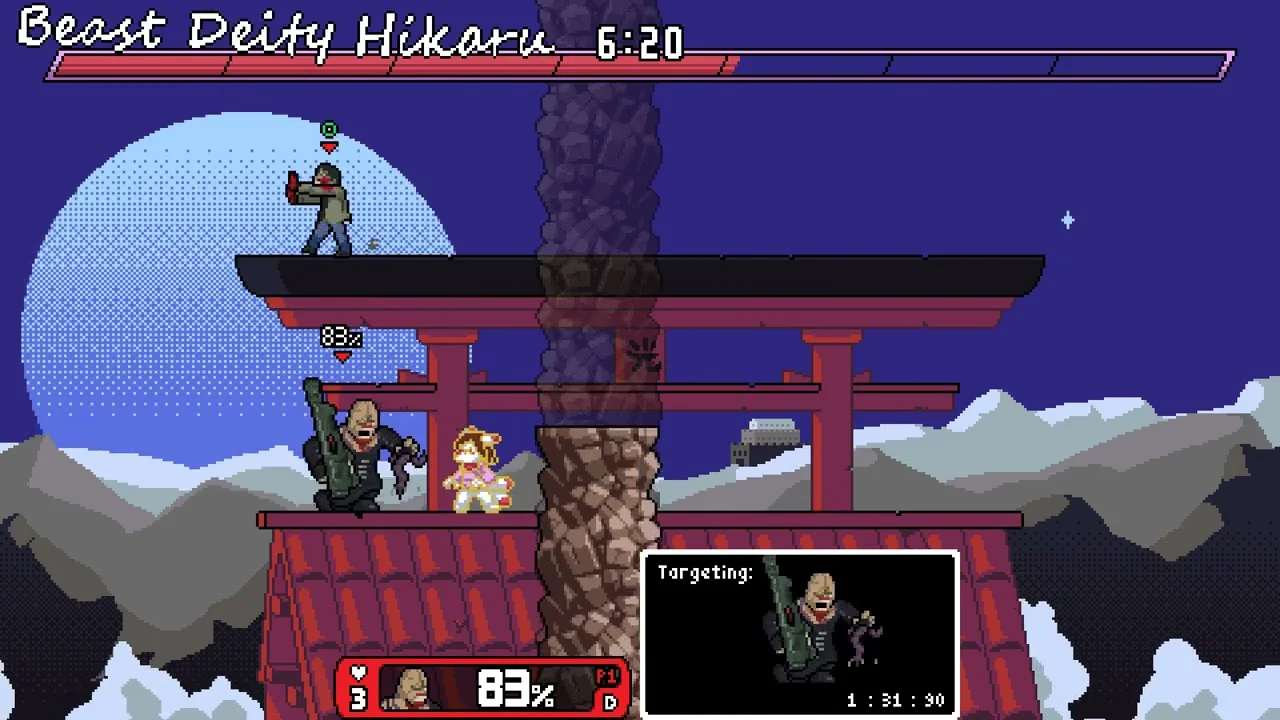Image resolution: width=1280 pixels, height=720 pixels.
Task: Select the Targeting preview panel
Action: tap(800, 633)
